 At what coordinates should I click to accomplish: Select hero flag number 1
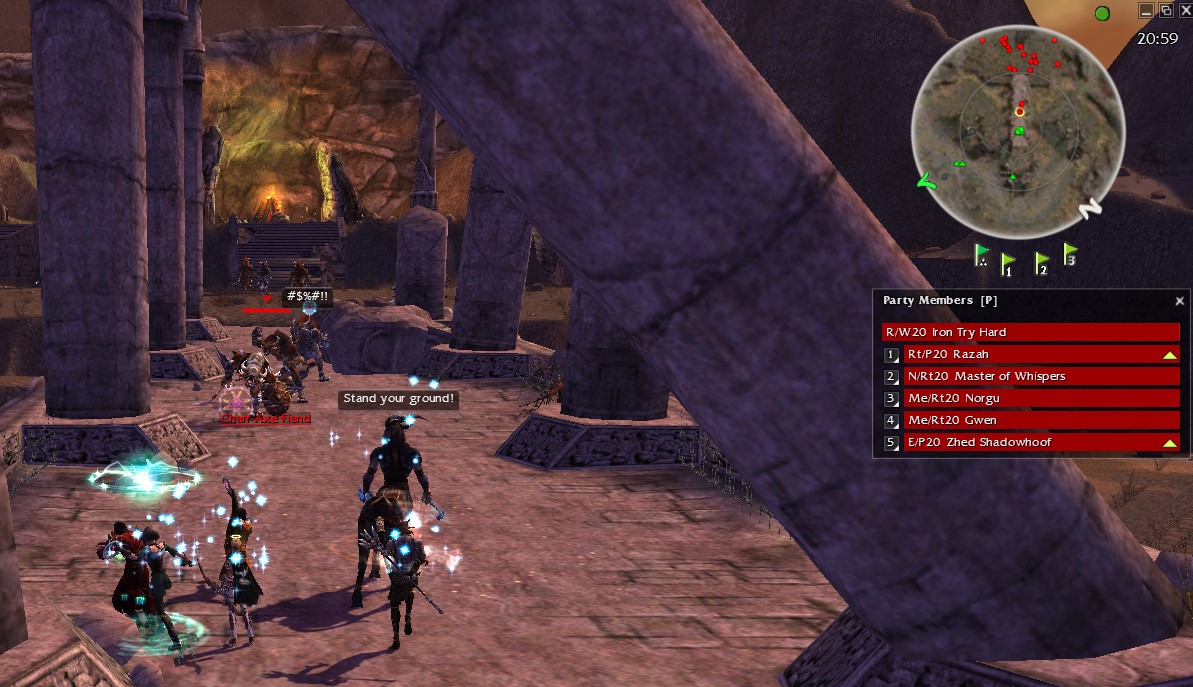pyautogui.click(x=1008, y=265)
